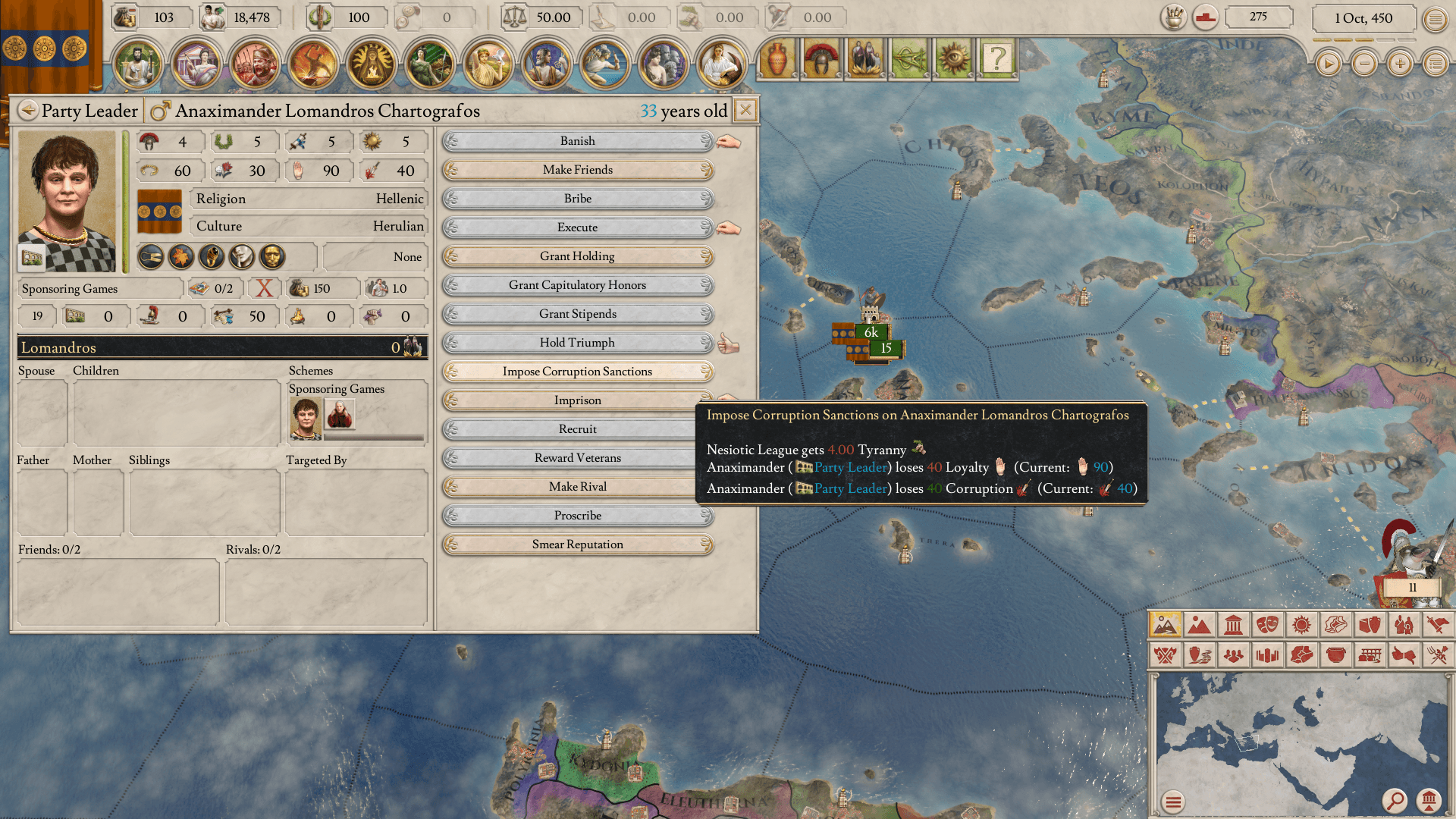The height and width of the screenshot is (819, 1456).
Task: Click the magnifying glass search button
Action: pos(1394,800)
